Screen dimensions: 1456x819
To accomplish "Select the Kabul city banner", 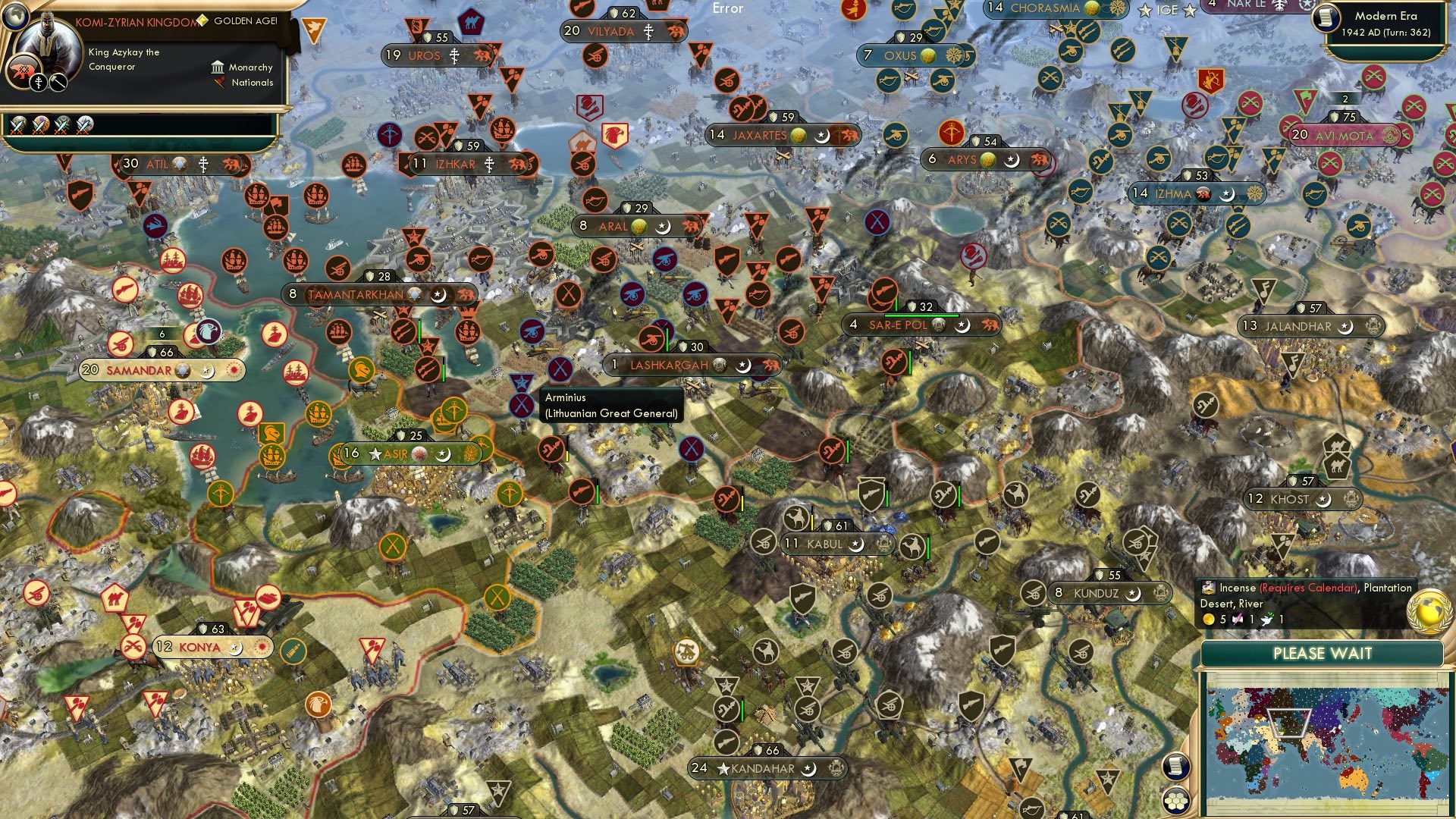I will (x=827, y=543).
